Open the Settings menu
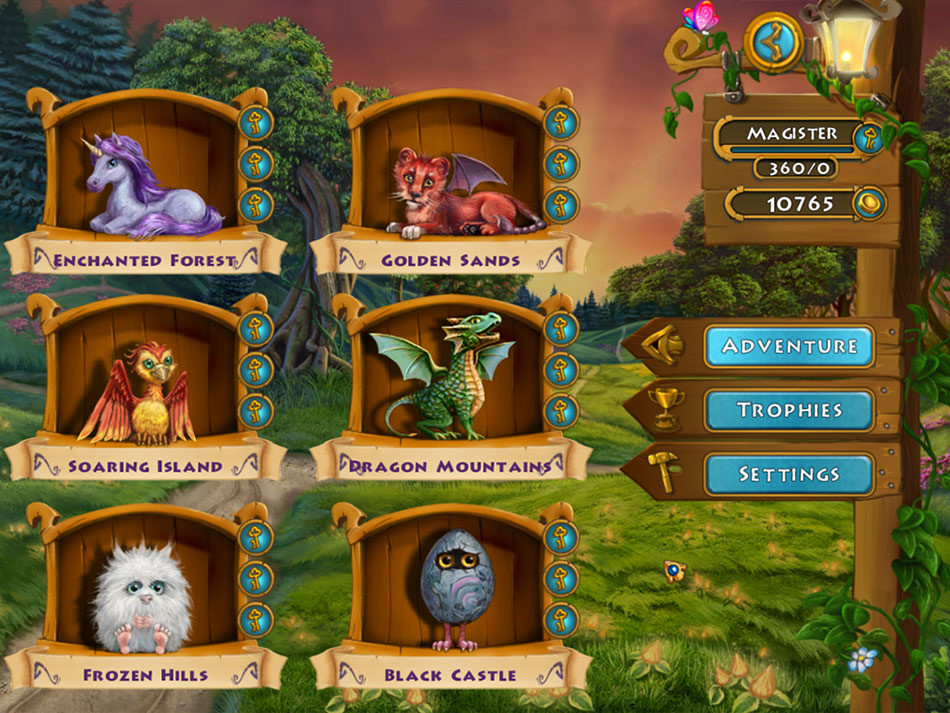950x713 pixels. pyautogui.click(x=788, y=474)
